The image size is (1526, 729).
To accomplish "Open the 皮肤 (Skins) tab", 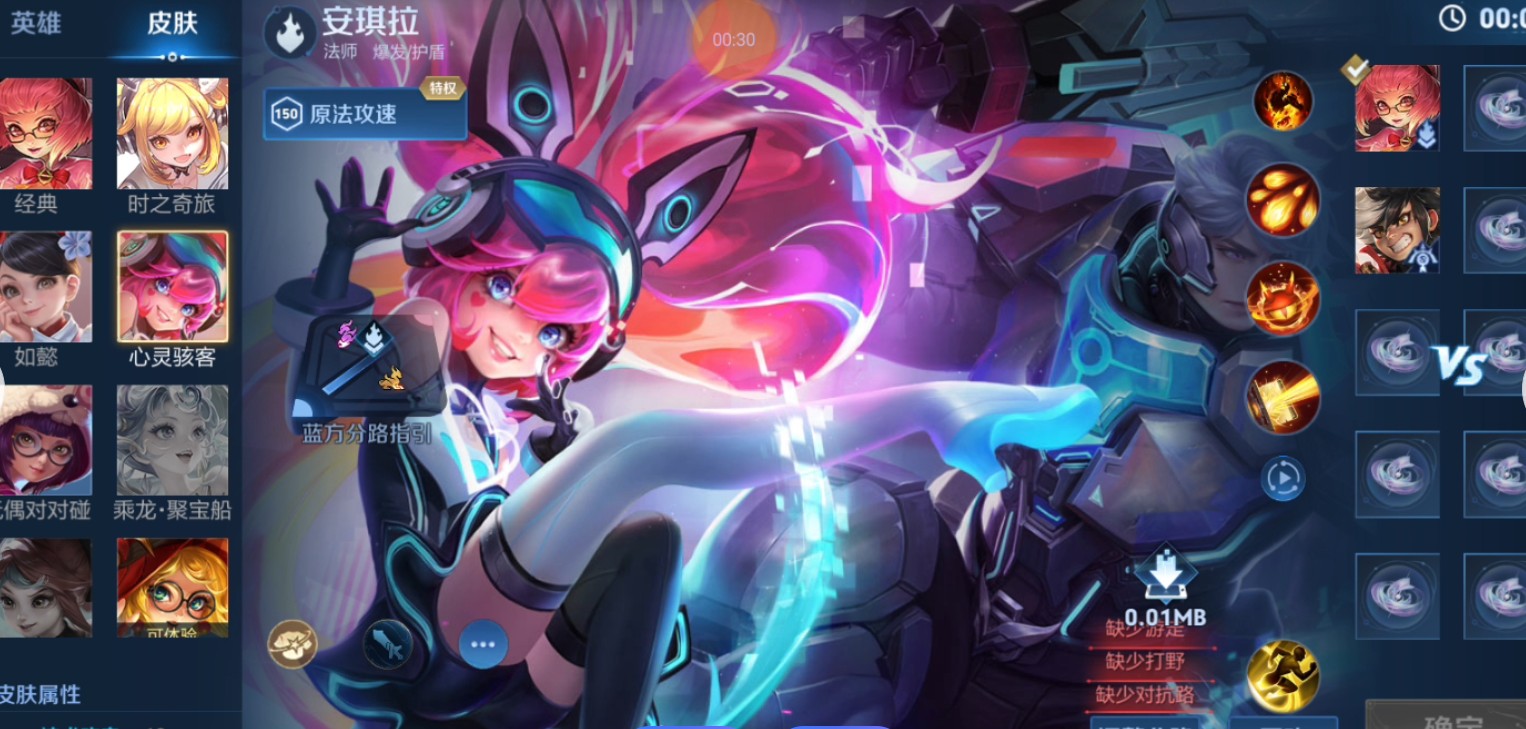I will coord(172,24).
